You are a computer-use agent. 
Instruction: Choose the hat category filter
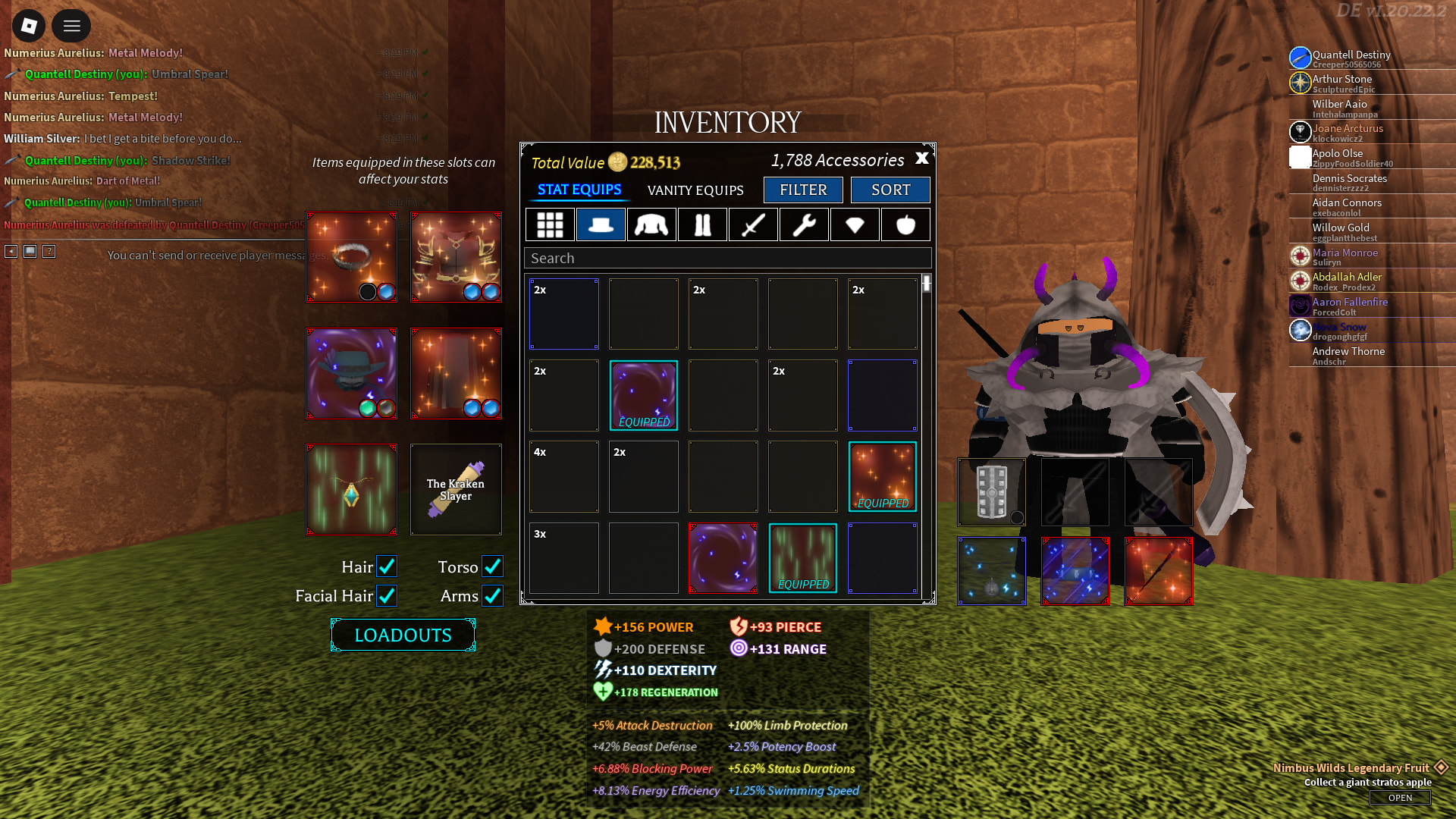click(601, 224)
